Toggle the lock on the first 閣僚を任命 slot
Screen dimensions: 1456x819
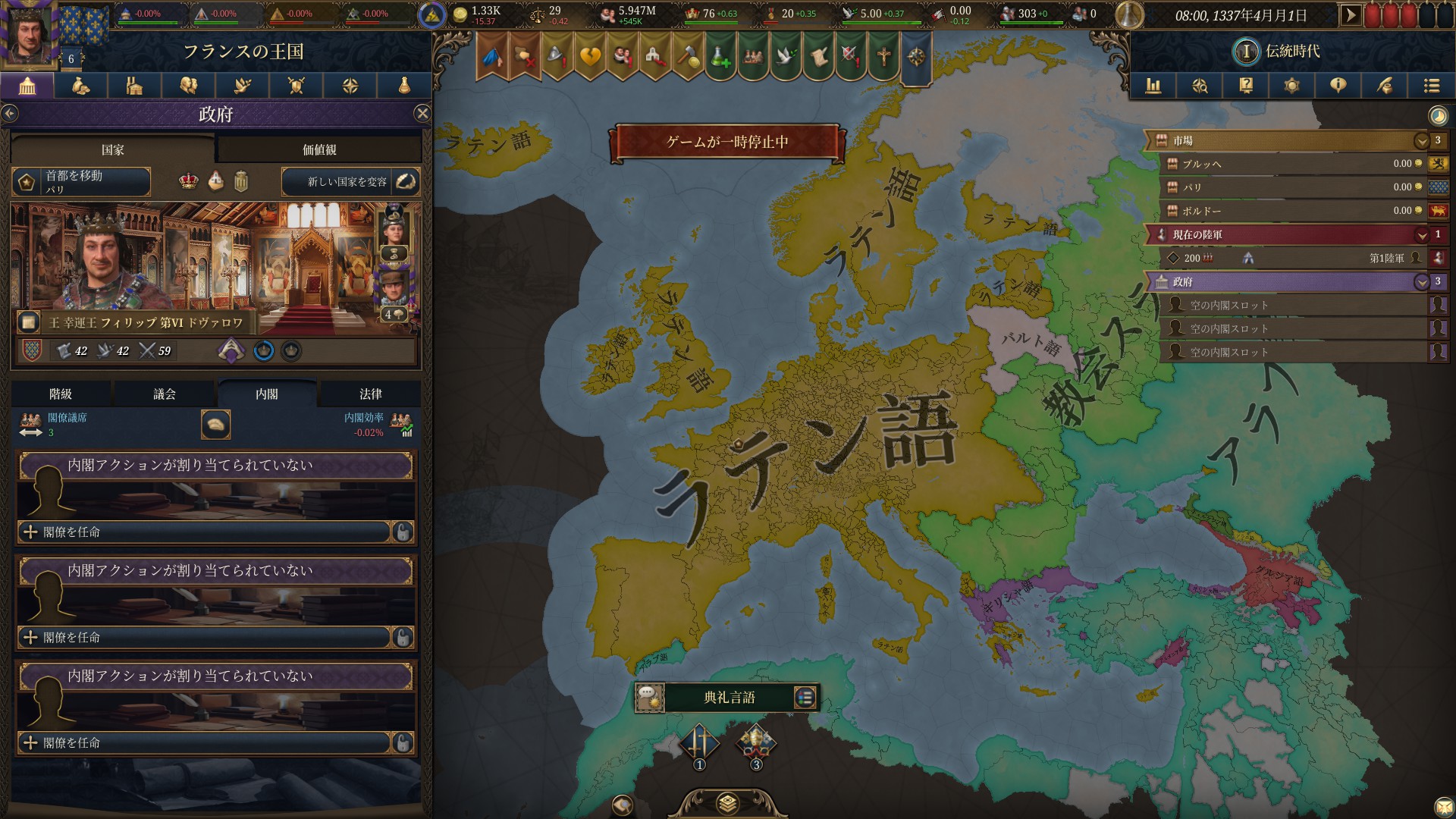point(403,533)
